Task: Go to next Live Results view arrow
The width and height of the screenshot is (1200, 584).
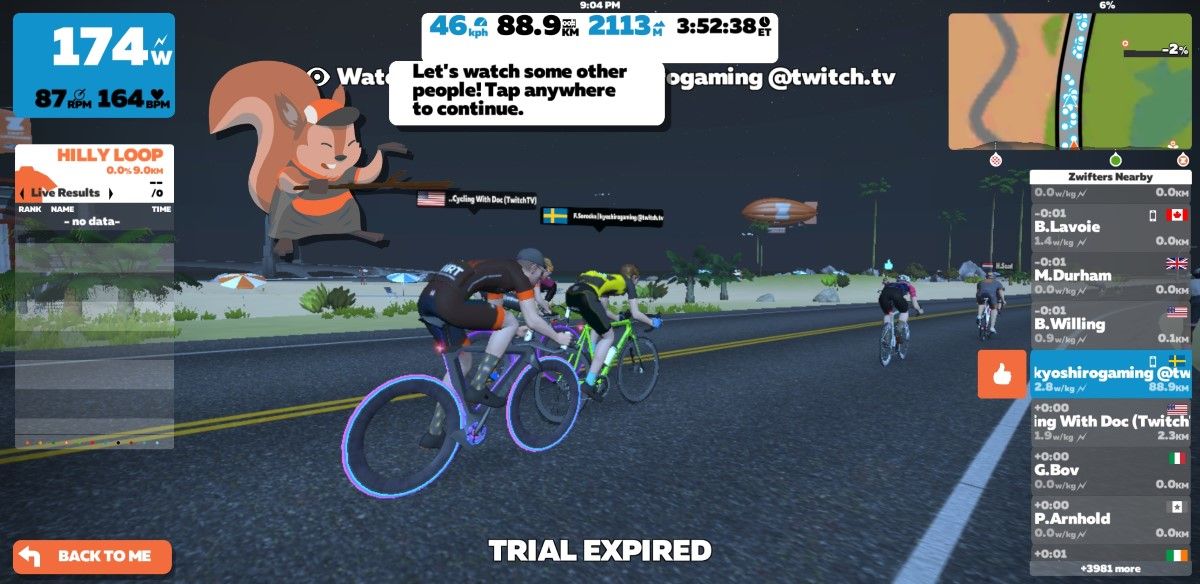Action: click(111, 193)
